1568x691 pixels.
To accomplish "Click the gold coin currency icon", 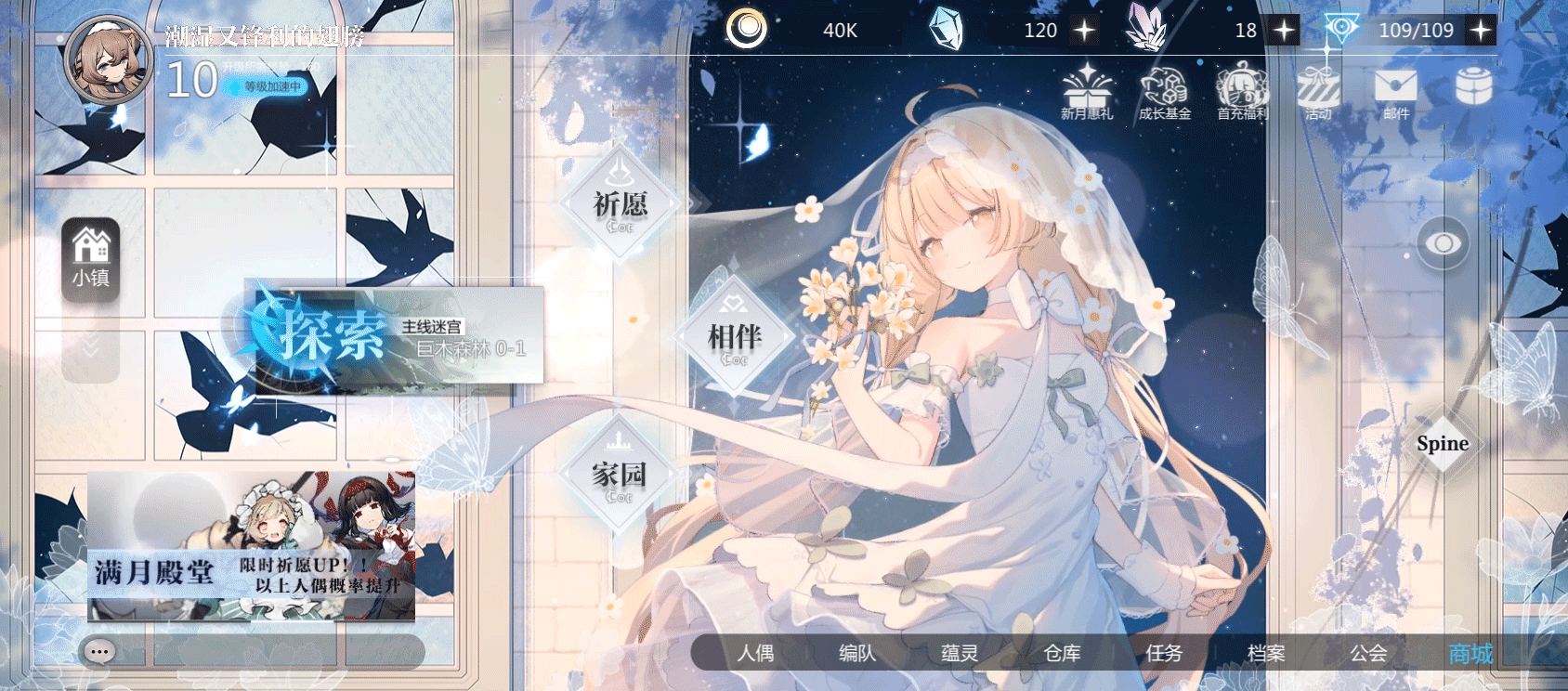I will (748, 29).
